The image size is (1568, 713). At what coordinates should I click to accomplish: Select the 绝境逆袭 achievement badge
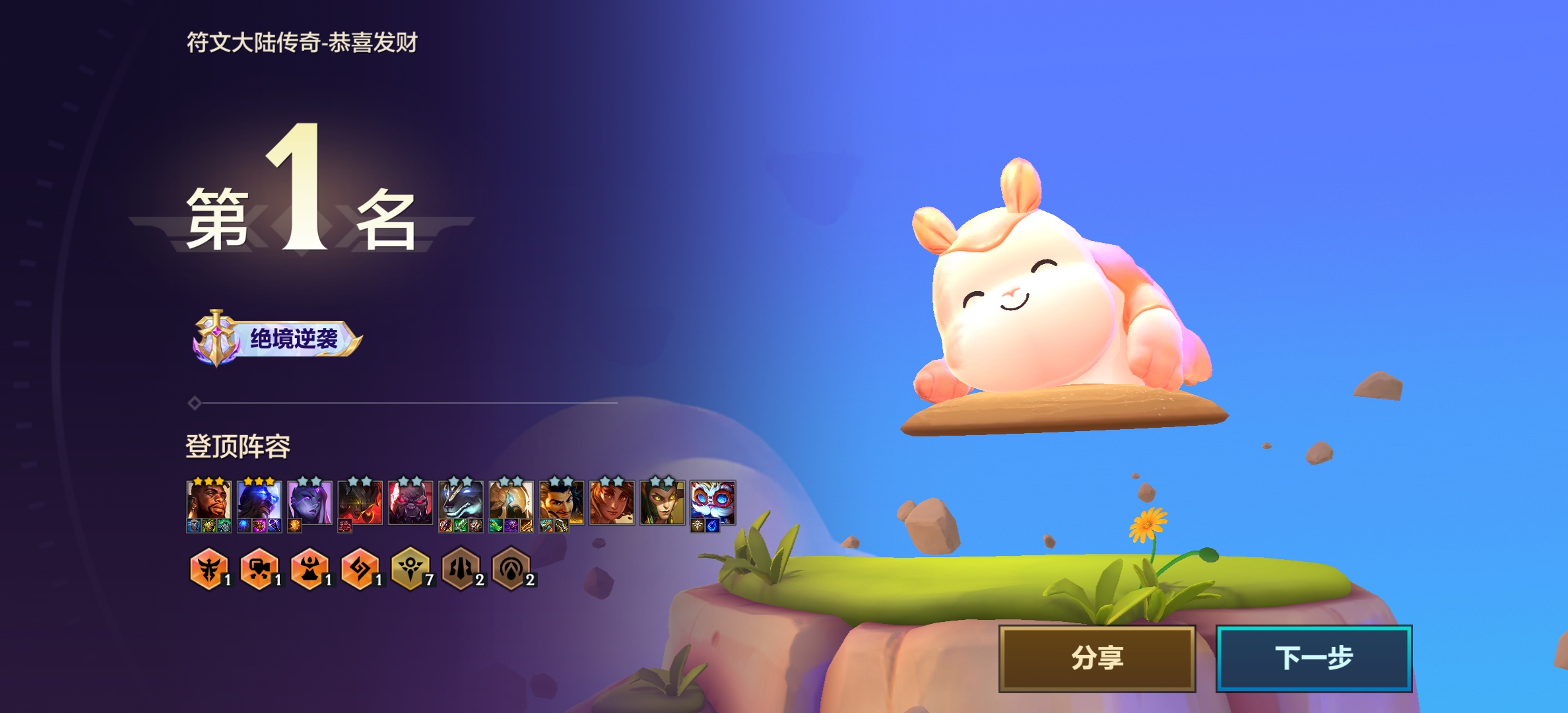coord(278,339)
